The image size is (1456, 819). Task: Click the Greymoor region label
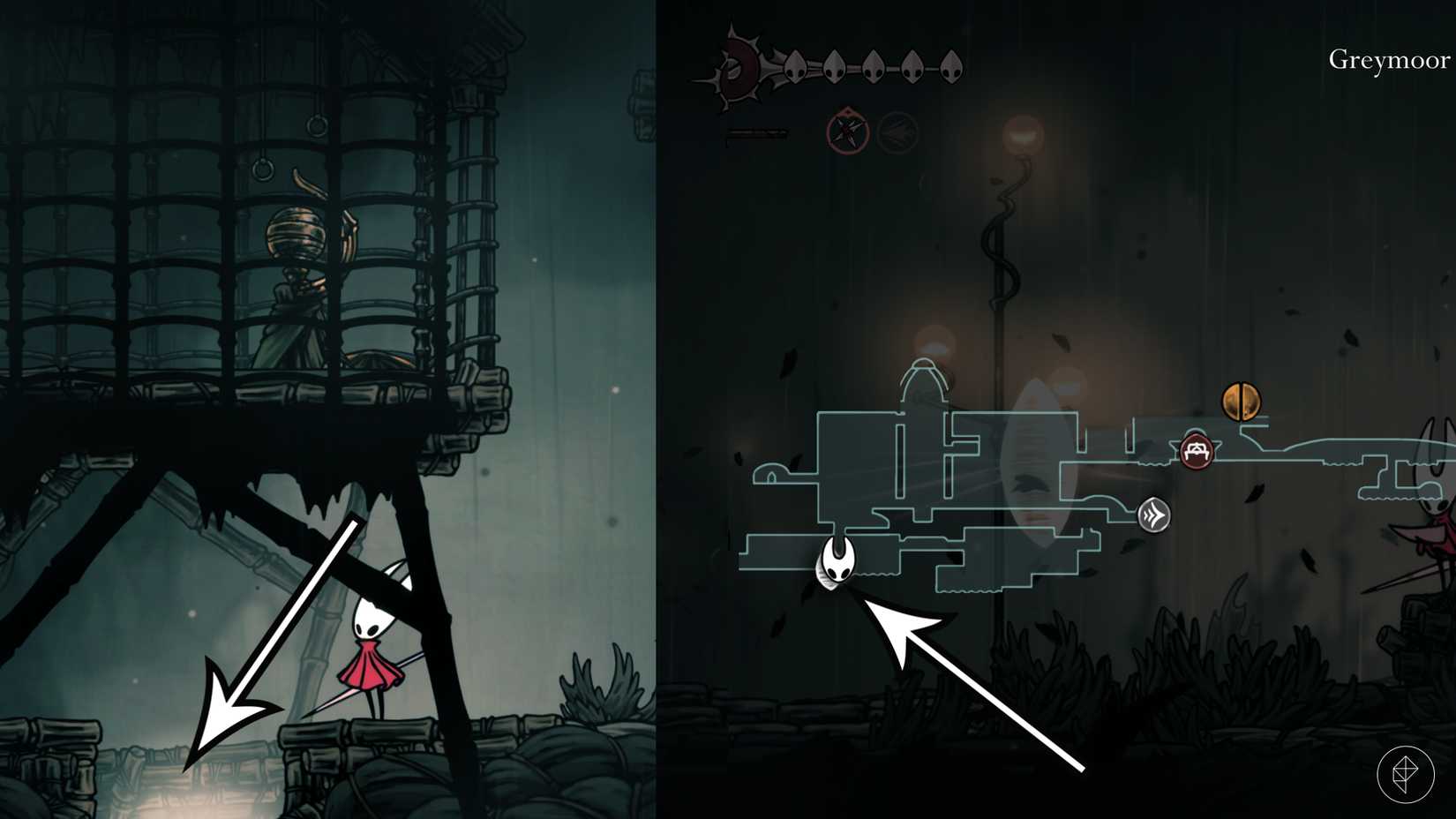tap(1387, 61)
